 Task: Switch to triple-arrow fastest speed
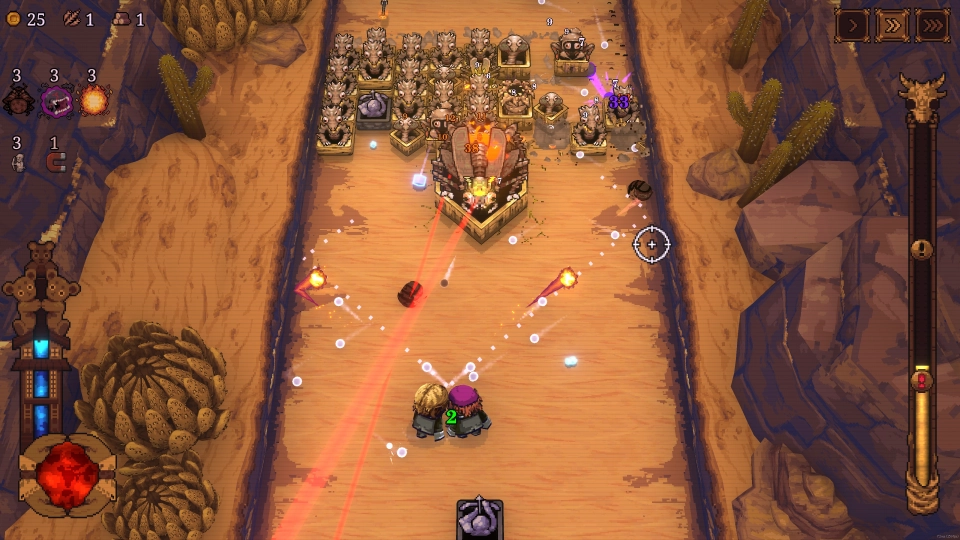point(932,25)
